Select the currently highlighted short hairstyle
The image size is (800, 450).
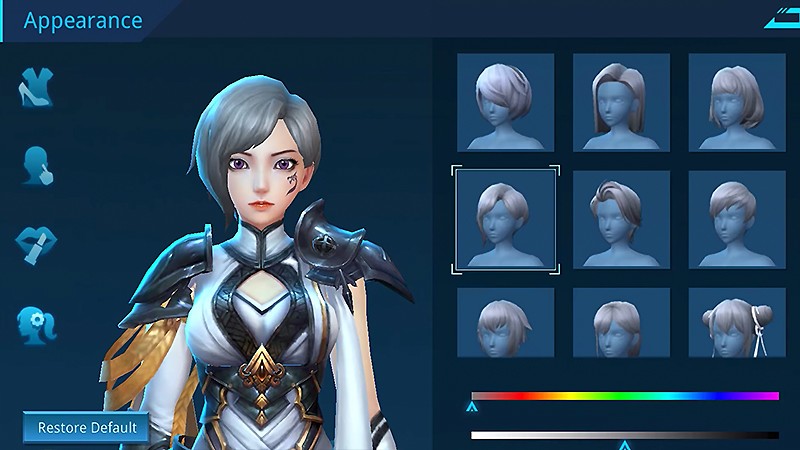[x=505, y=219]
